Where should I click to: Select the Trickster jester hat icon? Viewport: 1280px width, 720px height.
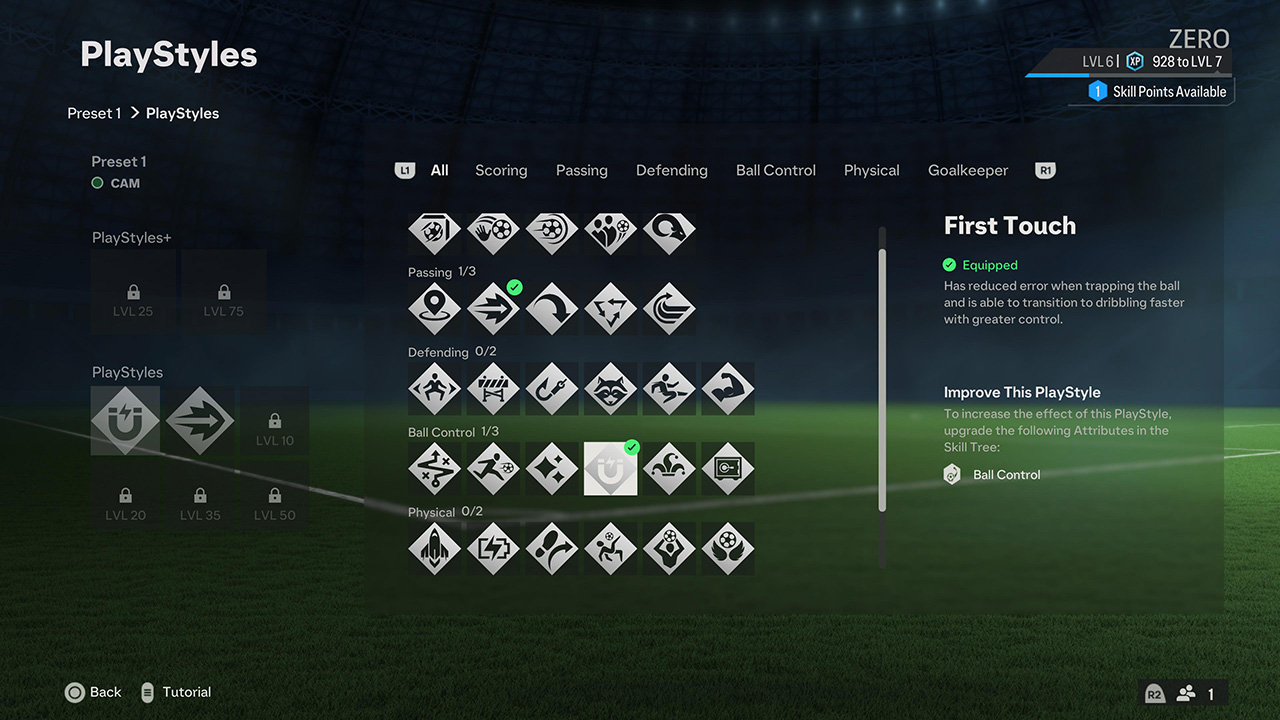pos(669,468)
